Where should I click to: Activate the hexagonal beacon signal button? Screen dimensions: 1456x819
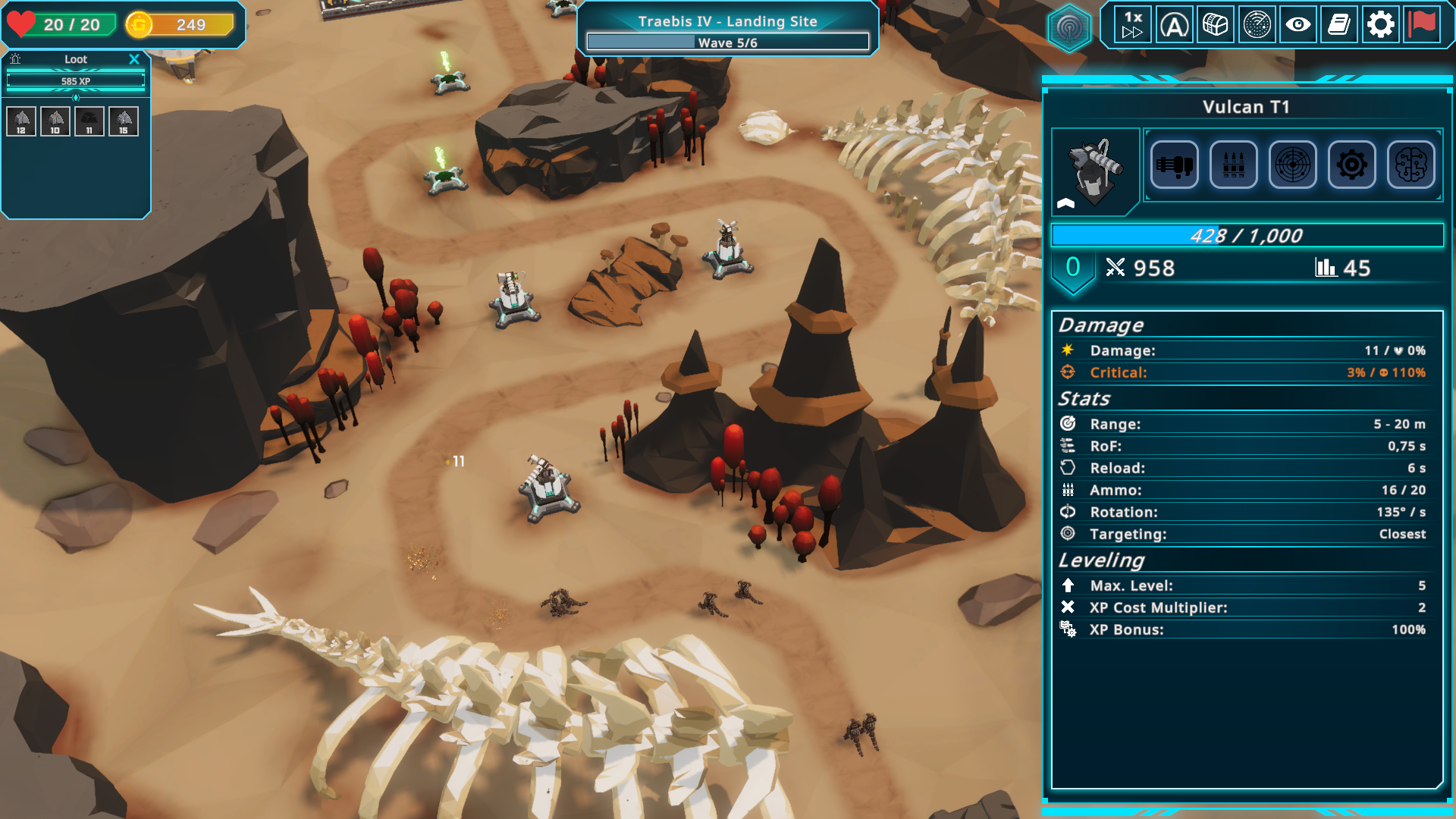click(x=1069, y=29)
